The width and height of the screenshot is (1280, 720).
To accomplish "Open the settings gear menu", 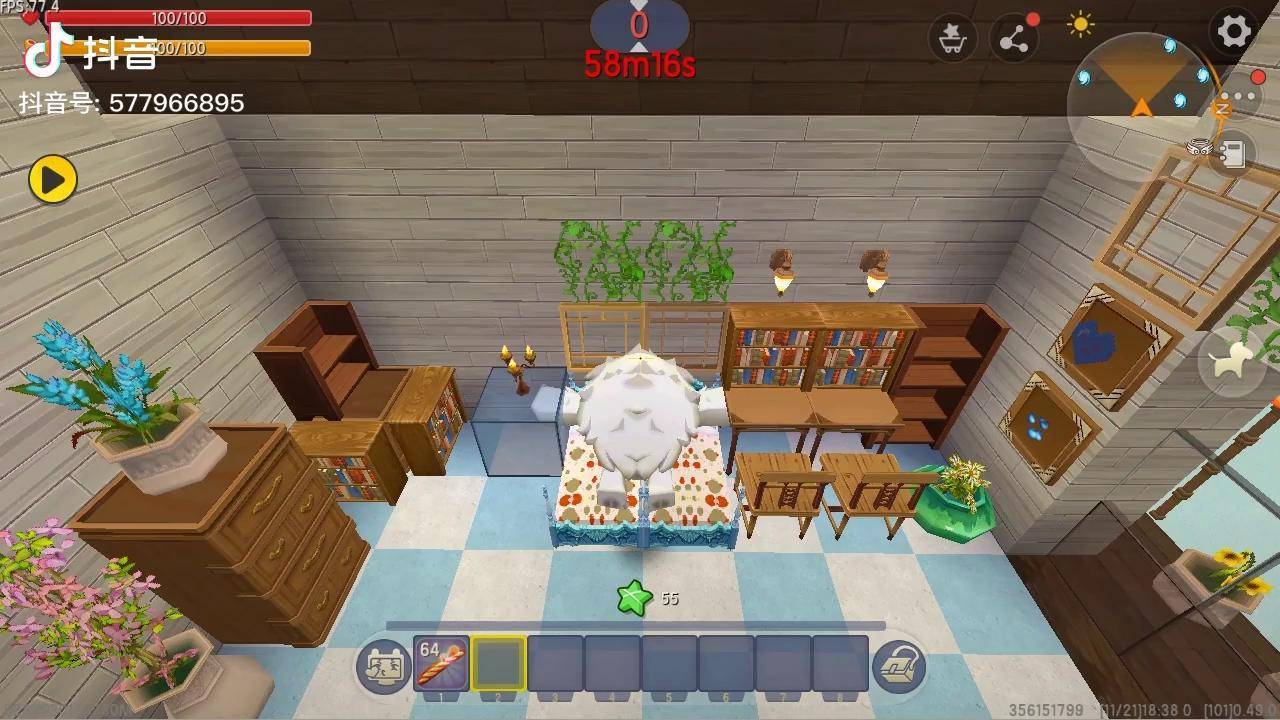I will tap(1234, 31).
